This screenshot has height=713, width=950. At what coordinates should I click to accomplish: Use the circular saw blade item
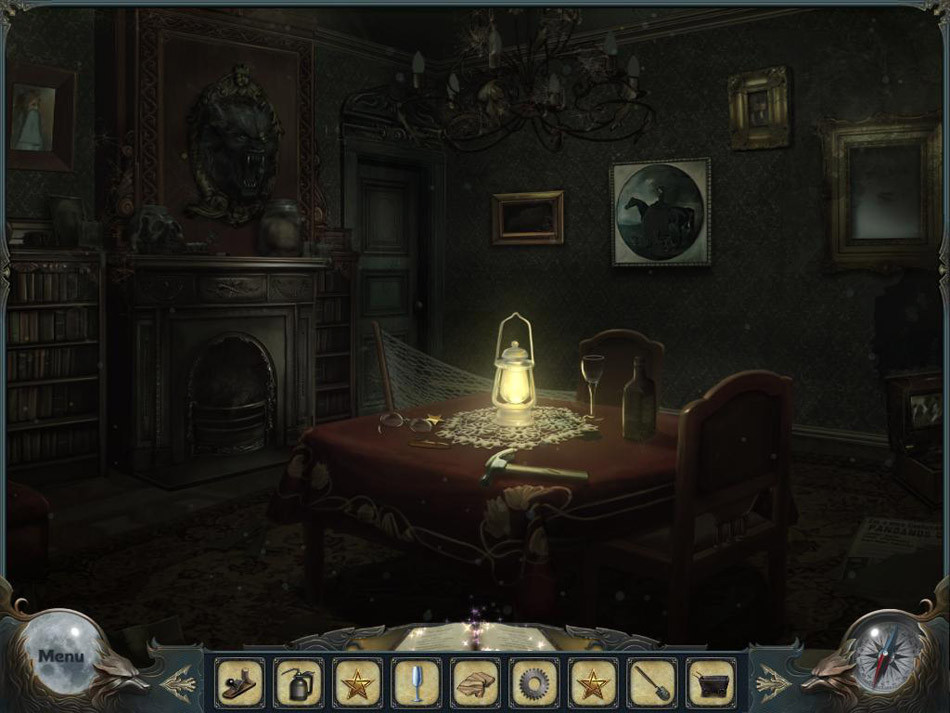534,683
